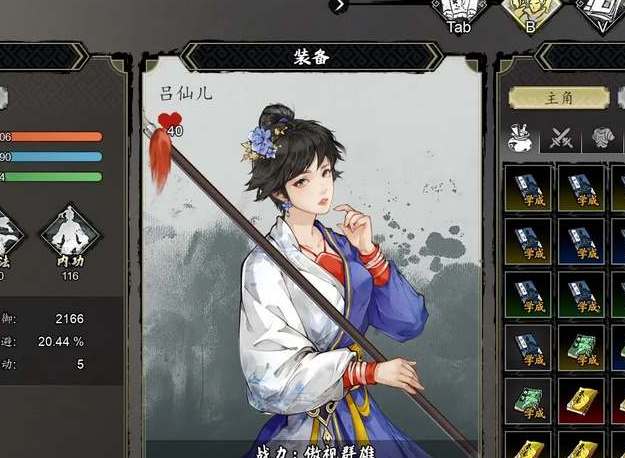Click the 吕仙儿 affection heart icon
The width and height of the screenshot is (625, 458).
pos(167,124)
